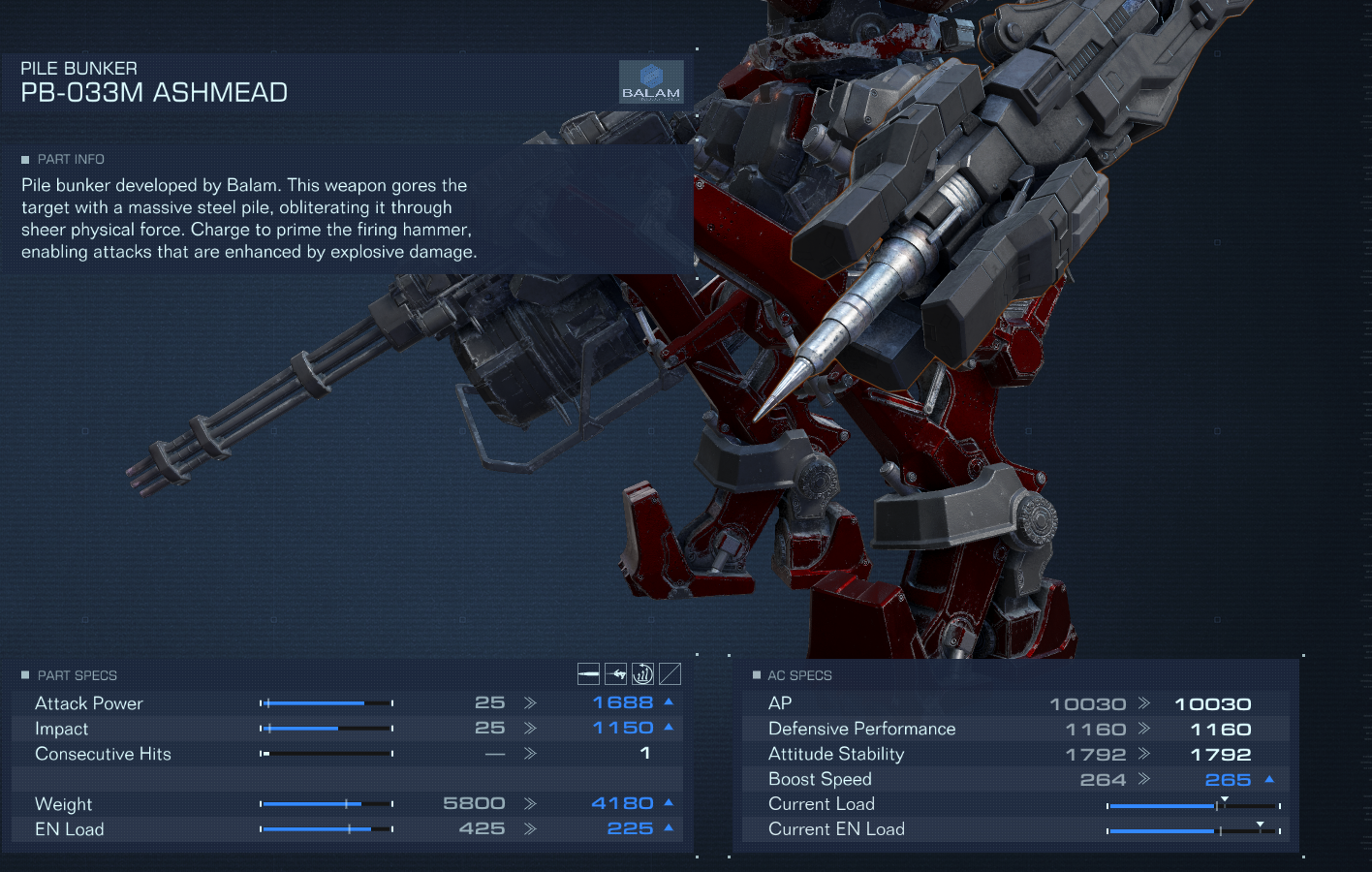Click the comparison chevron on the AP row
Viewport: 1372px width, 872px height.
pos(1146,702)
